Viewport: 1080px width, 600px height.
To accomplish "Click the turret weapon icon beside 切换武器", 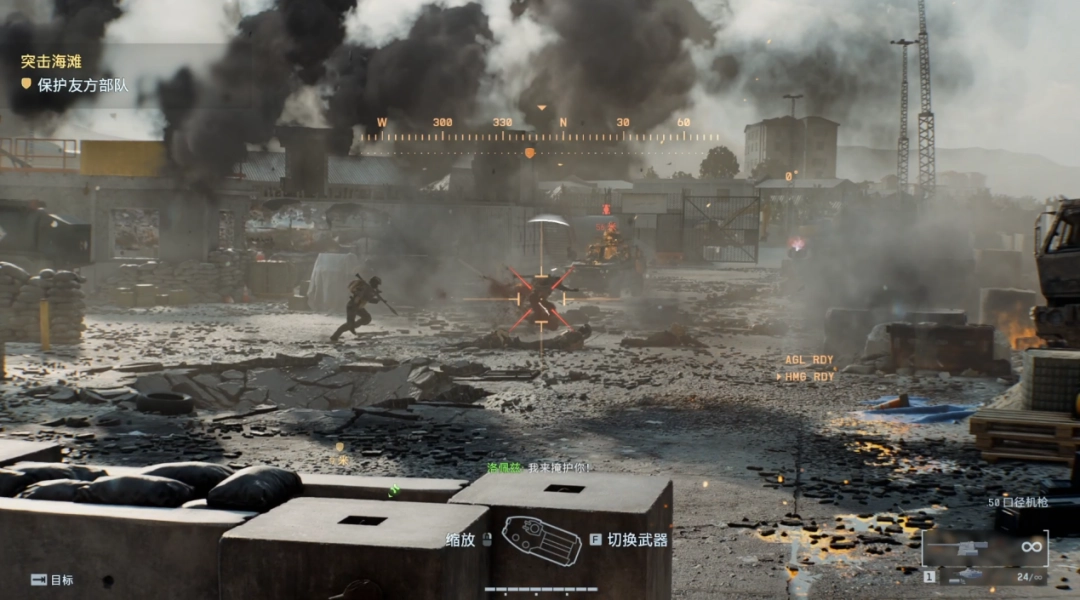I will tap(541, 540).
